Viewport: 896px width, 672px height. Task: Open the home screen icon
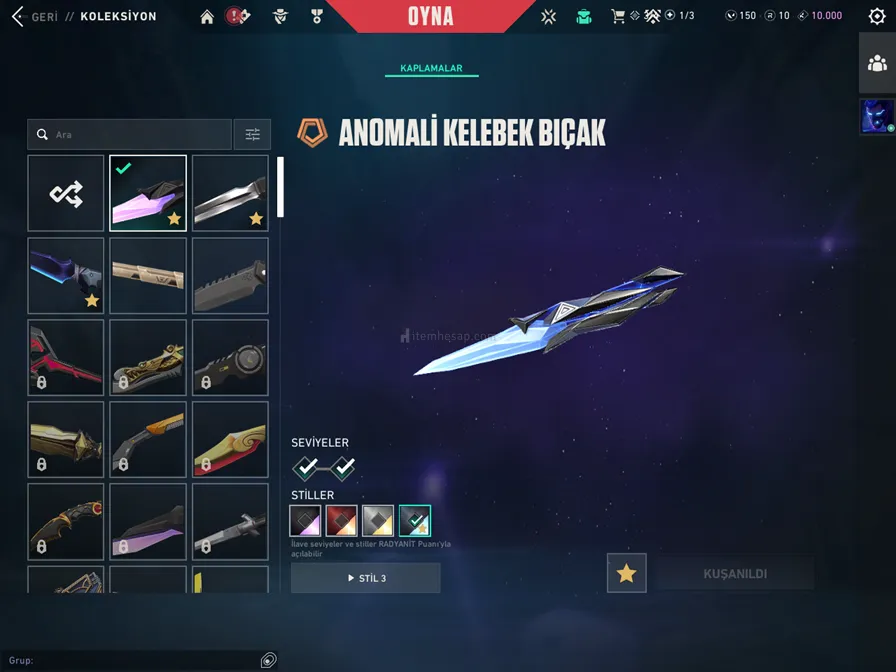[207, 16]
